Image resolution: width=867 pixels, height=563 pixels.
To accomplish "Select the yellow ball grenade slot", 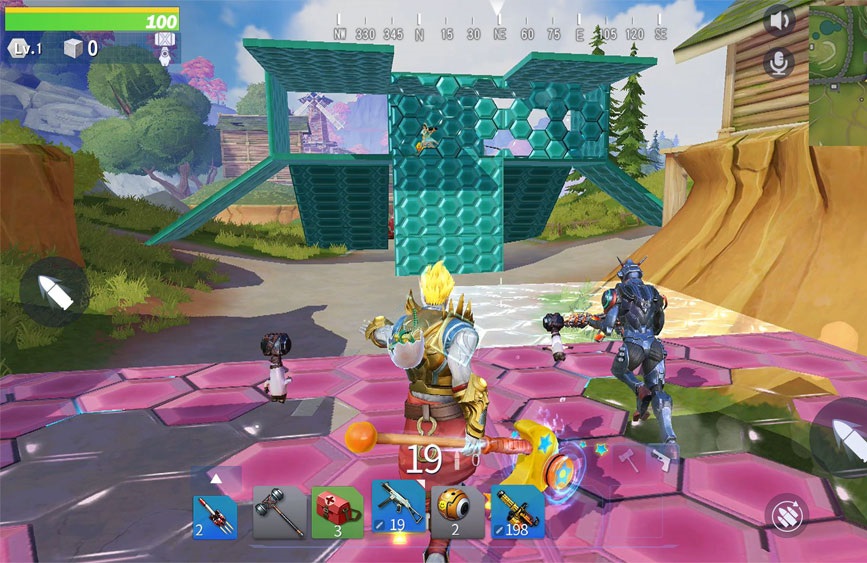I will [x=457, y=514].
